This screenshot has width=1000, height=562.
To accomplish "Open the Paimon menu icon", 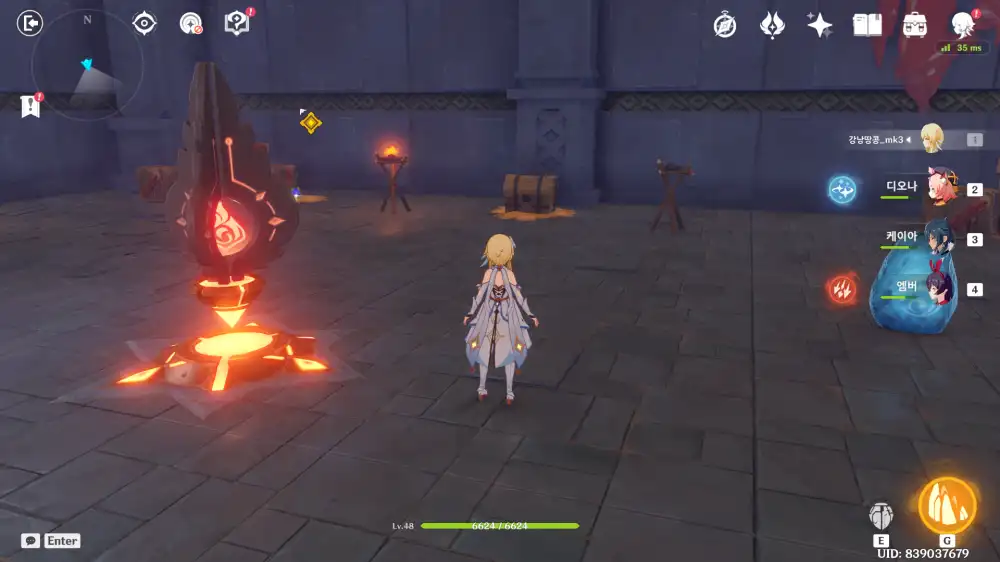I will click(x=963, y=26).
